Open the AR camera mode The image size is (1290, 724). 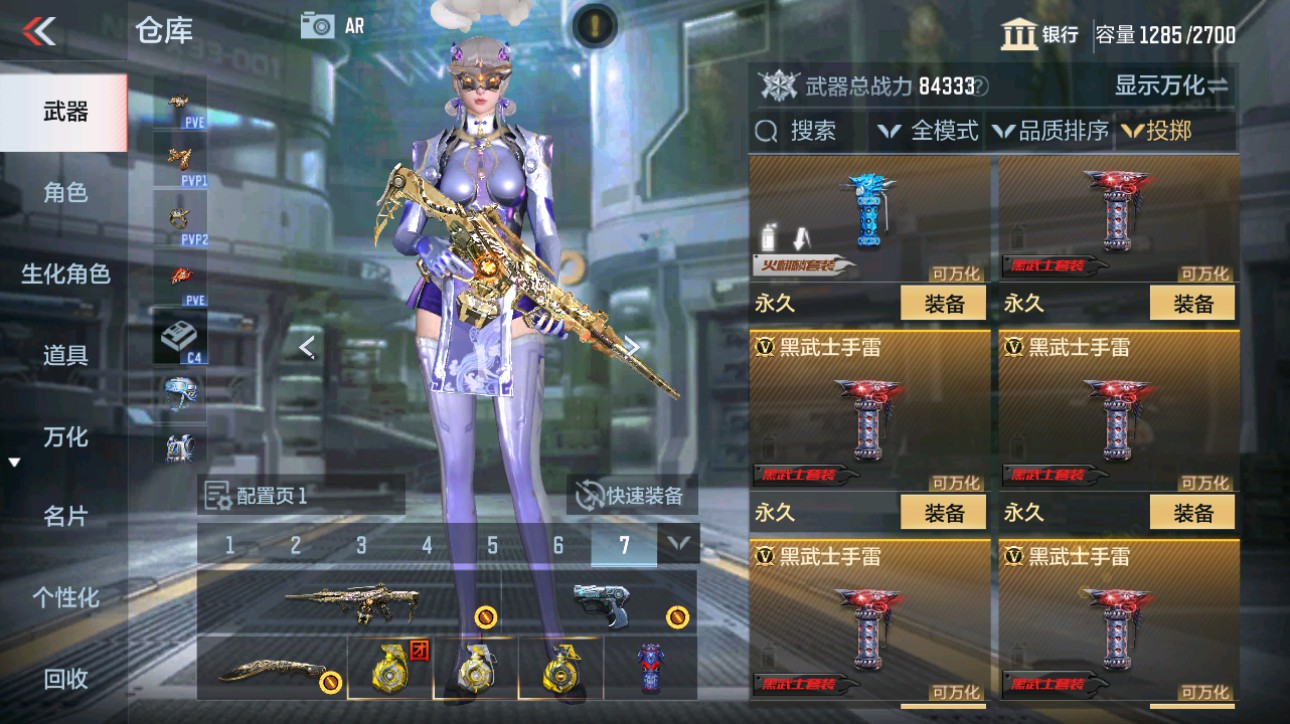click(320, 25)
